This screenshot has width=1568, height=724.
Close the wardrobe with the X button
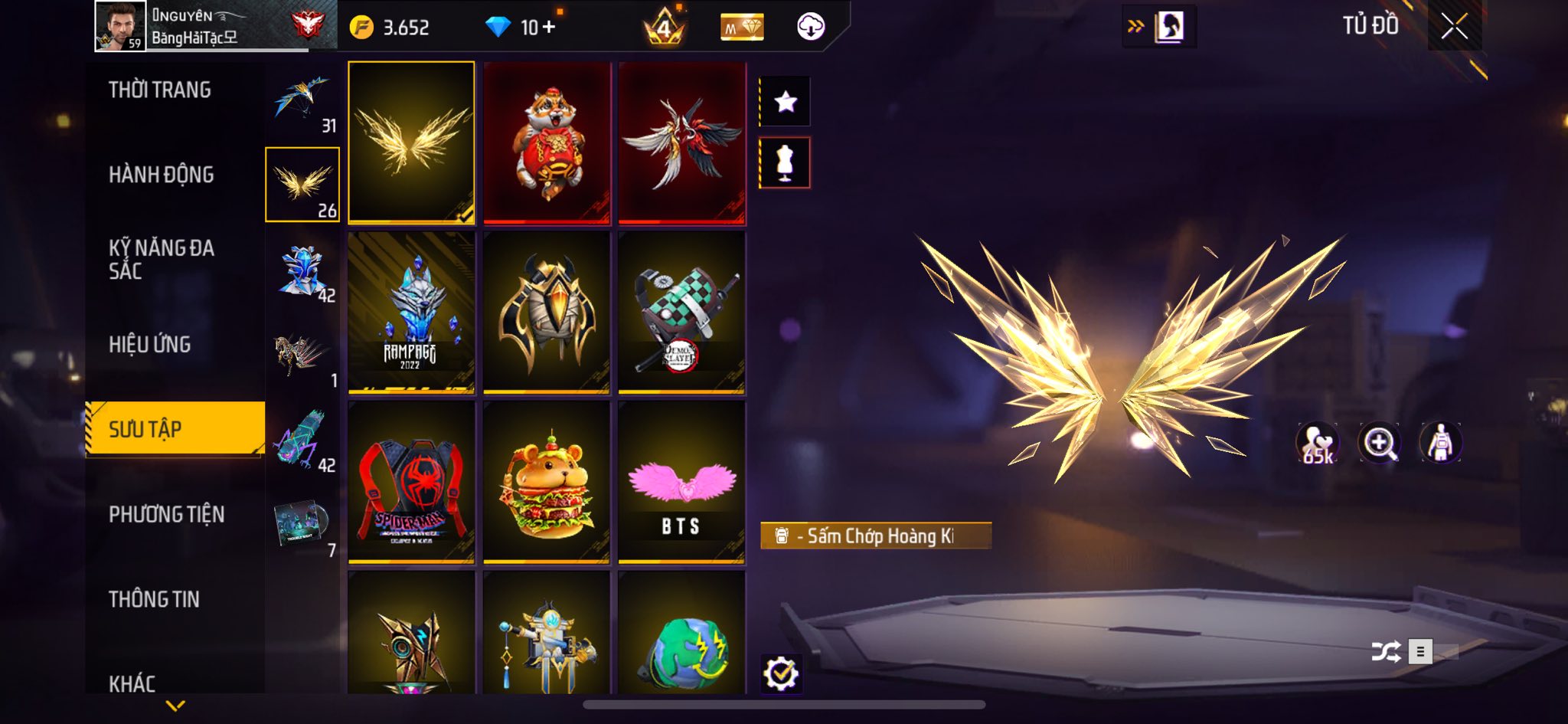[1454, 27]
